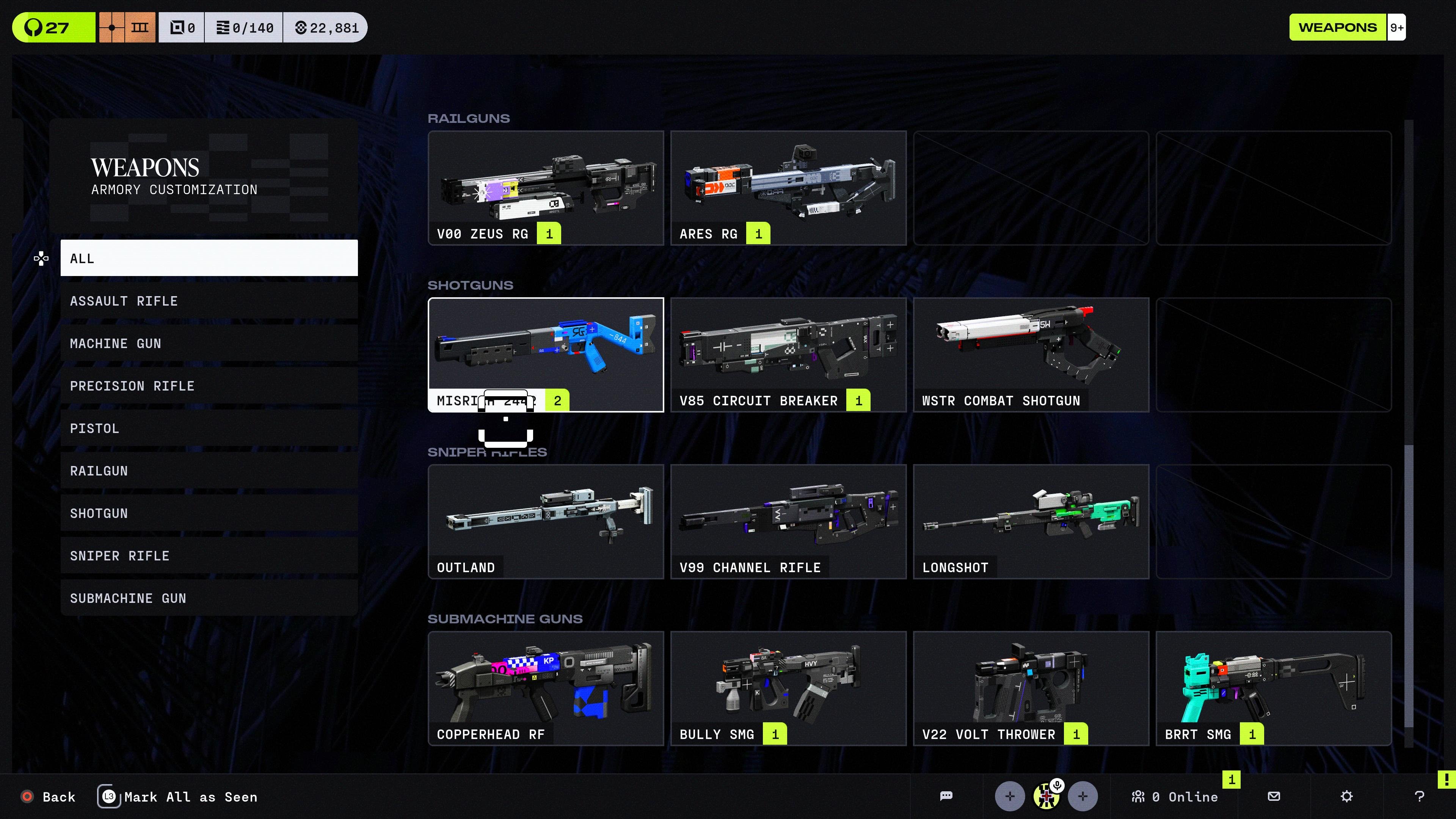Choose the Precision Rifle category
Screen dimensions: 1456x819
(209, 386)
